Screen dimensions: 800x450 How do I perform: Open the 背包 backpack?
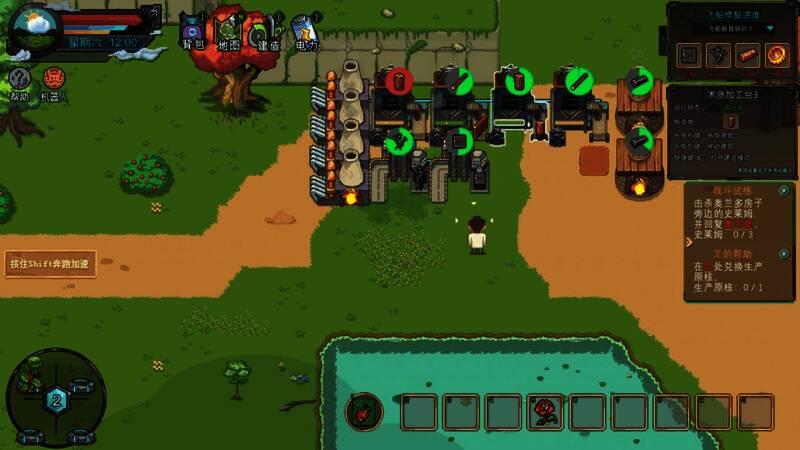tap(192, 31)
